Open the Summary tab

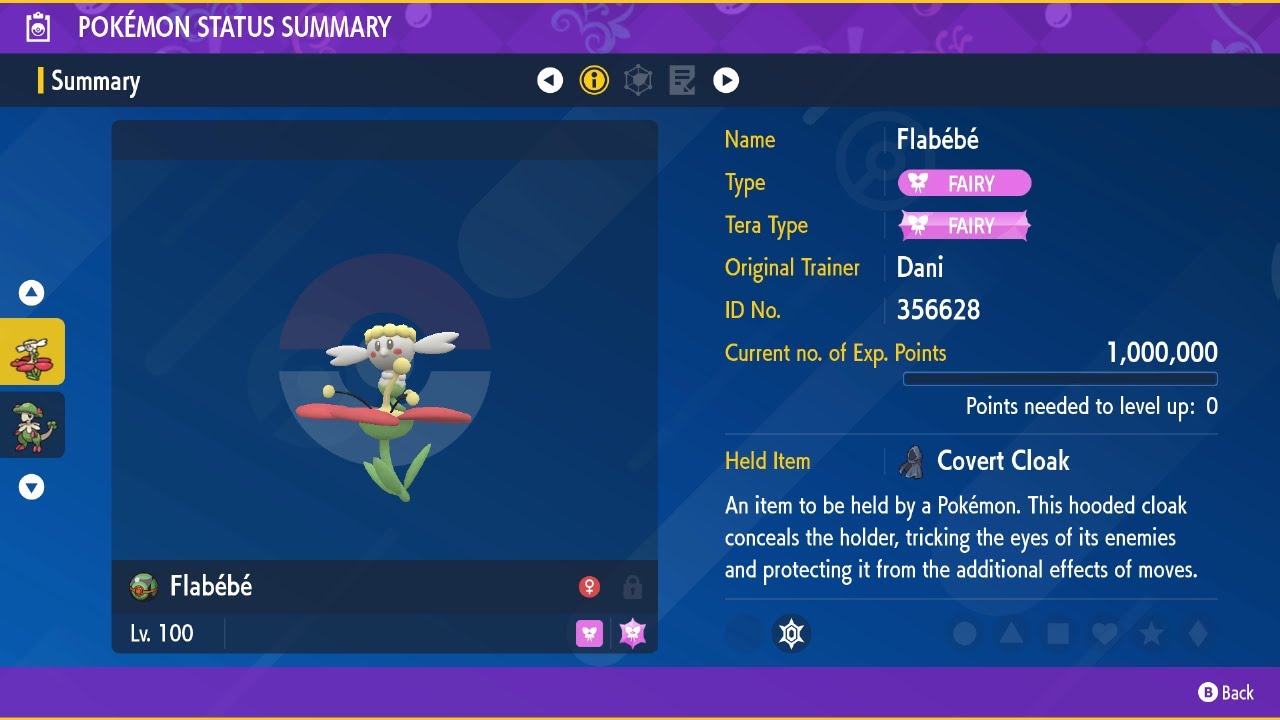click(97, 81)
